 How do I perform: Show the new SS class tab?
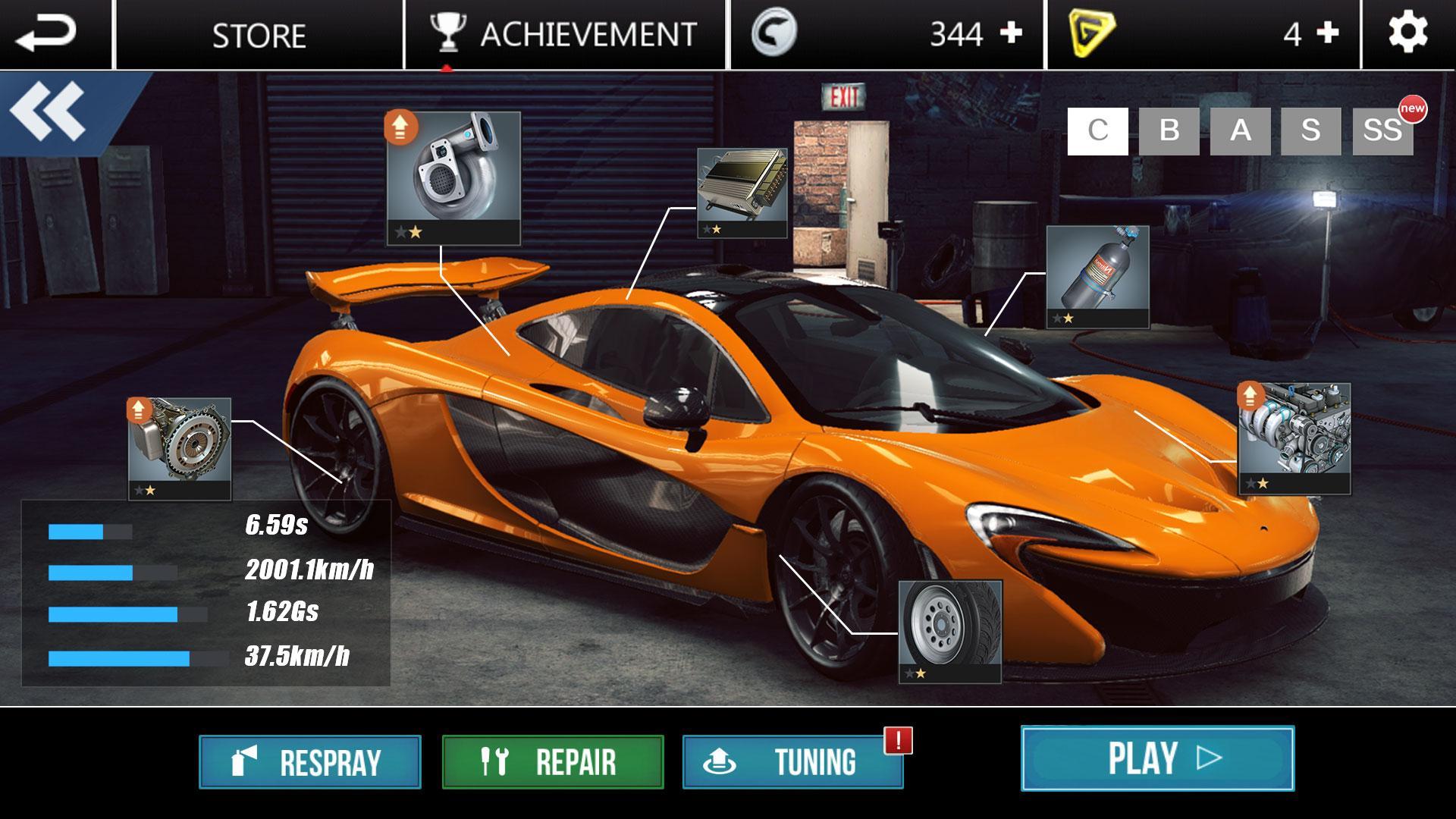click(1382, 131)
